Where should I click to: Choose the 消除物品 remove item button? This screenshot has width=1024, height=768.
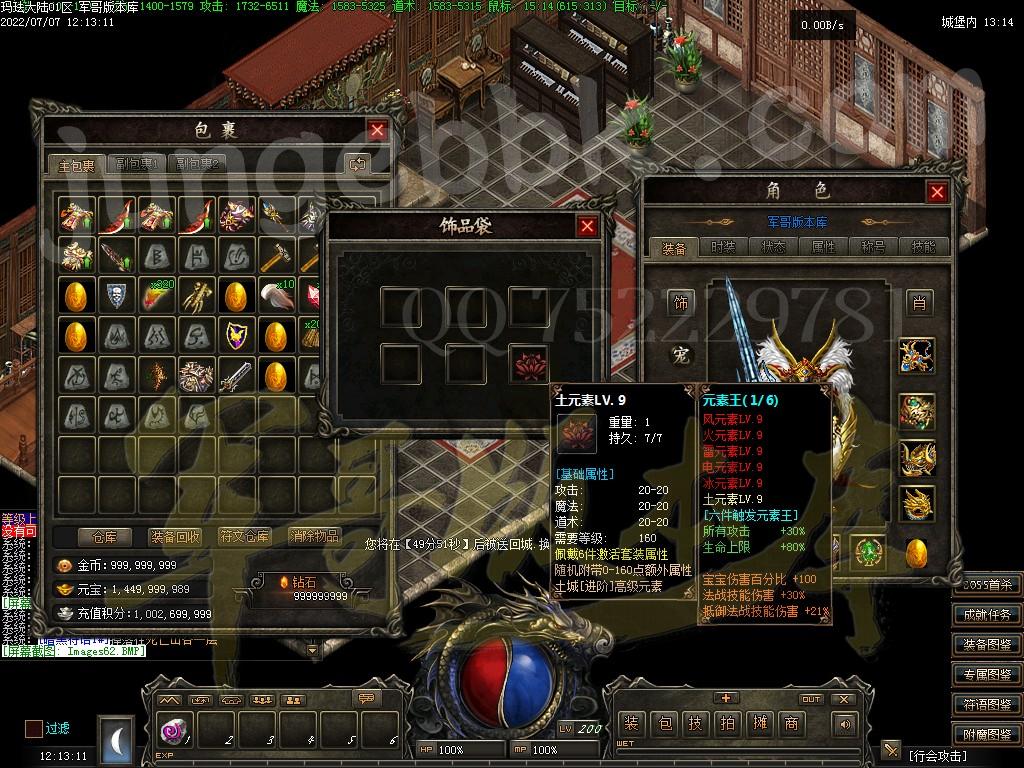coord(314,537)
